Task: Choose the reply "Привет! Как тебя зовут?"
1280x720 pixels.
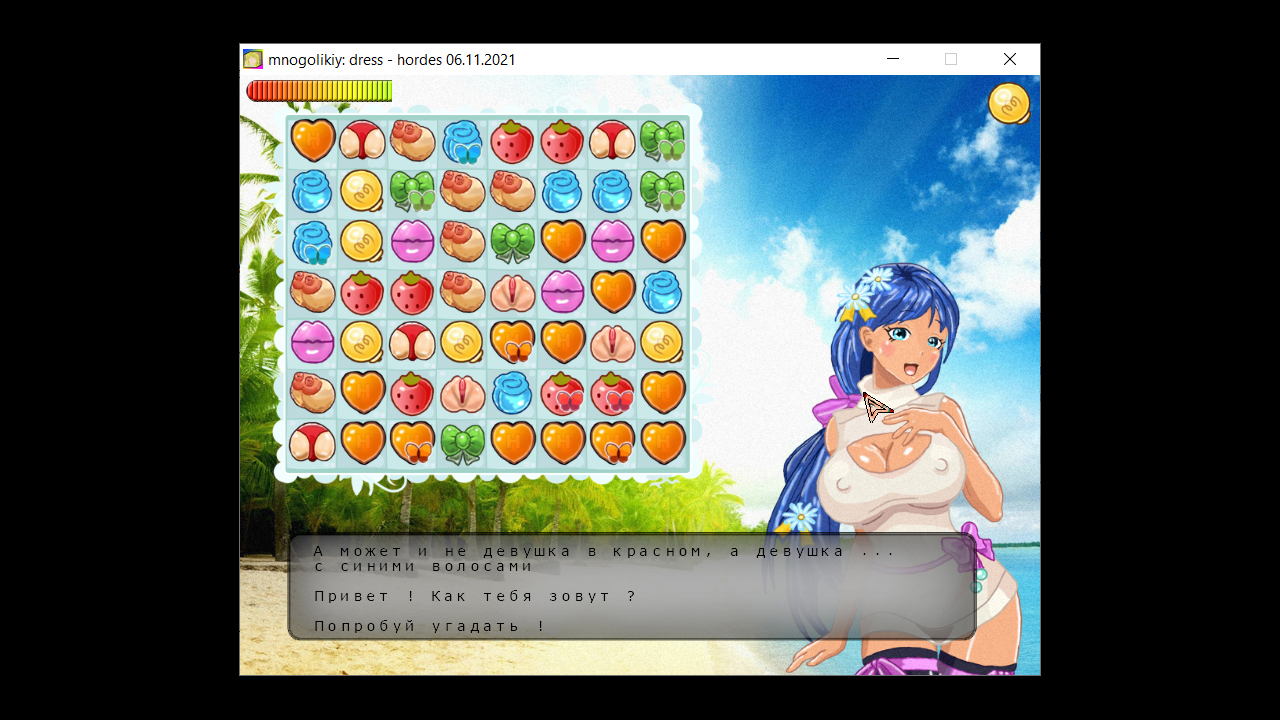Action: tap(475, 596)
